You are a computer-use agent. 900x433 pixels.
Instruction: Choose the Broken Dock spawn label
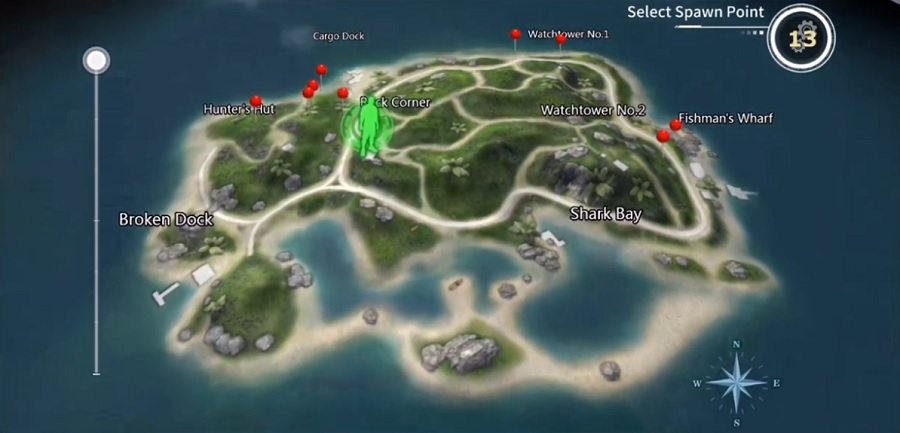pyautogui.click(x=166, y=219)
